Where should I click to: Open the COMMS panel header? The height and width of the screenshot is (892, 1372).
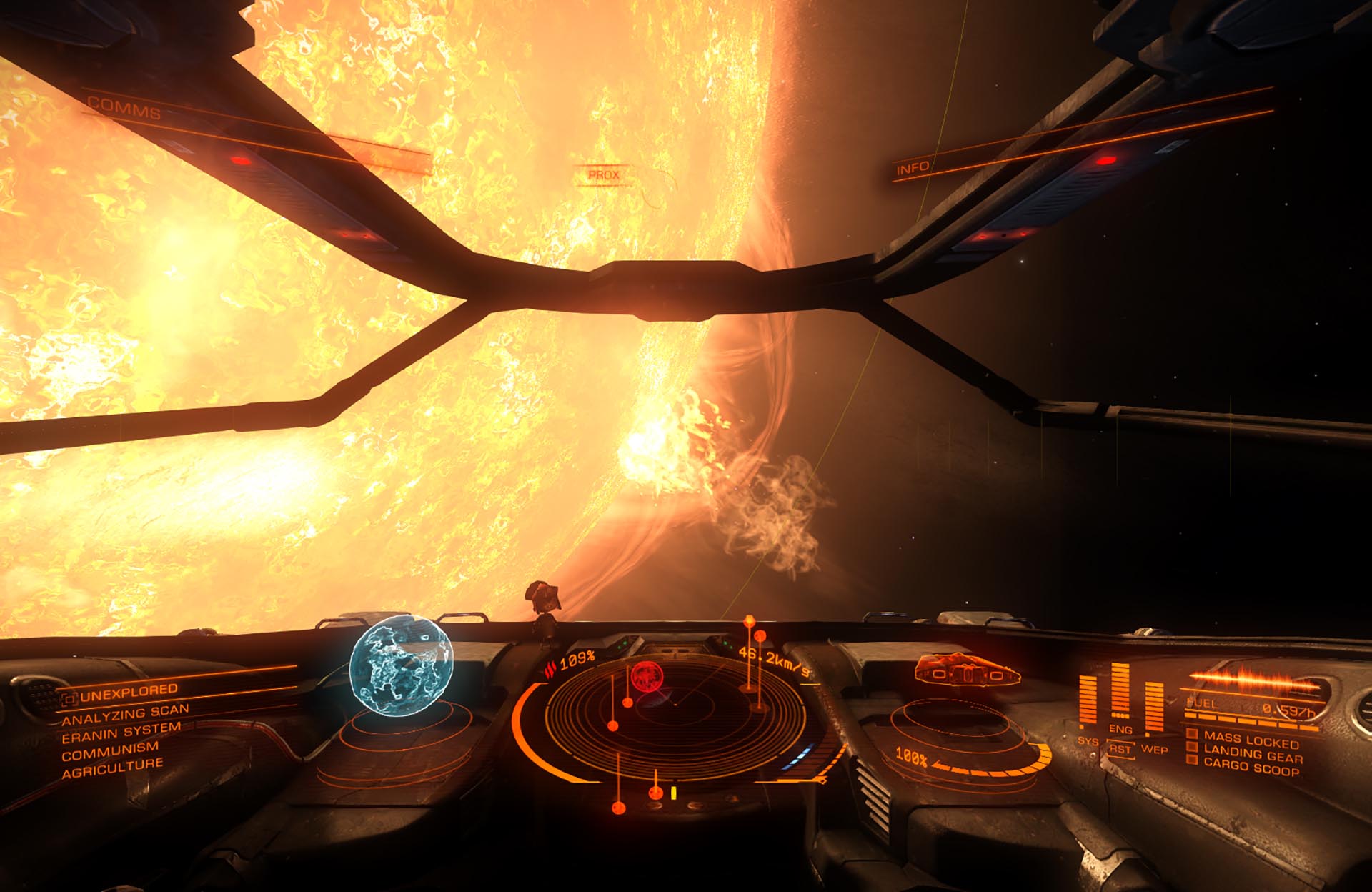coord(124,108)
